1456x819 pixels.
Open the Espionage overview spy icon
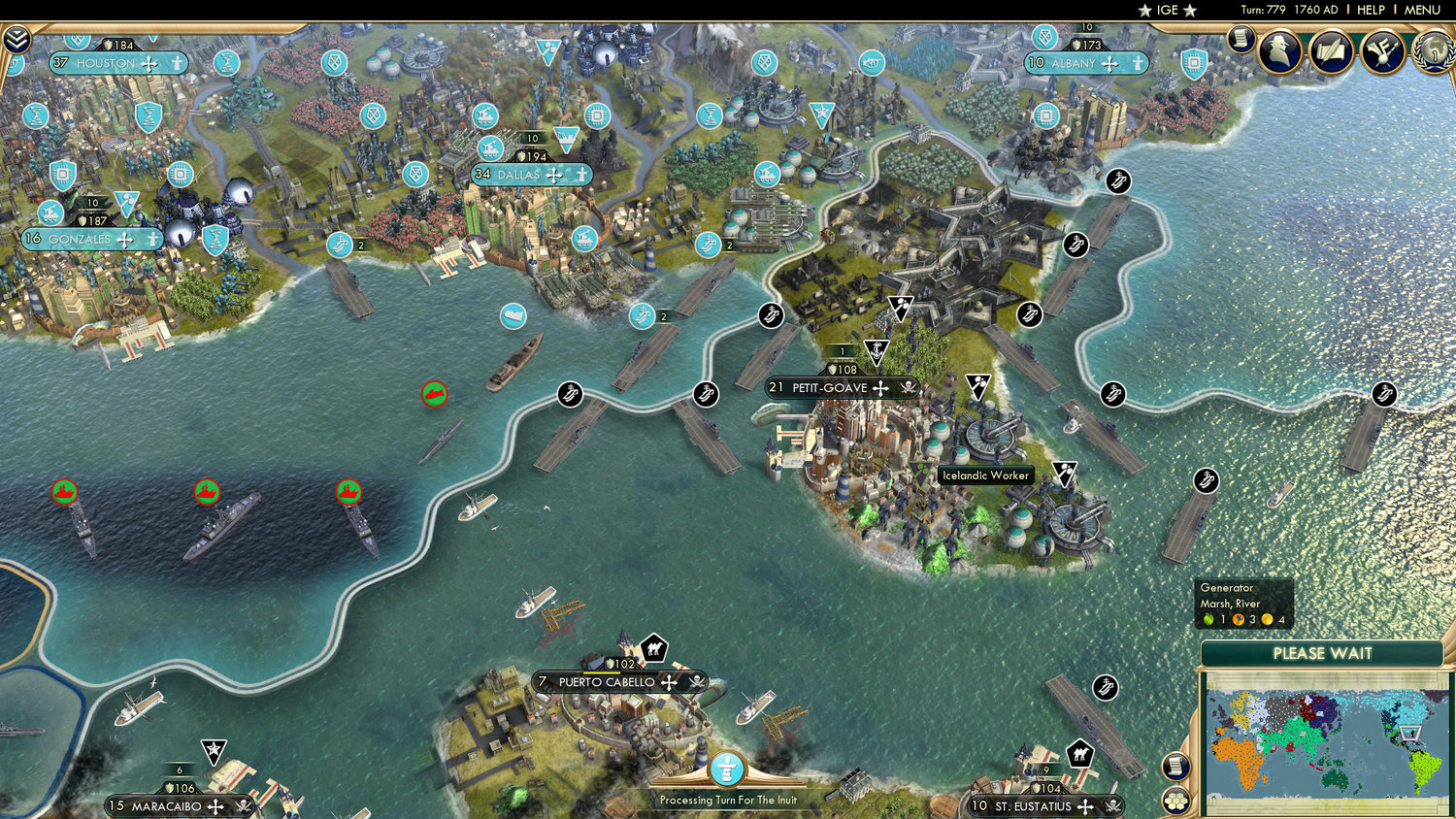click(1280, 51)
